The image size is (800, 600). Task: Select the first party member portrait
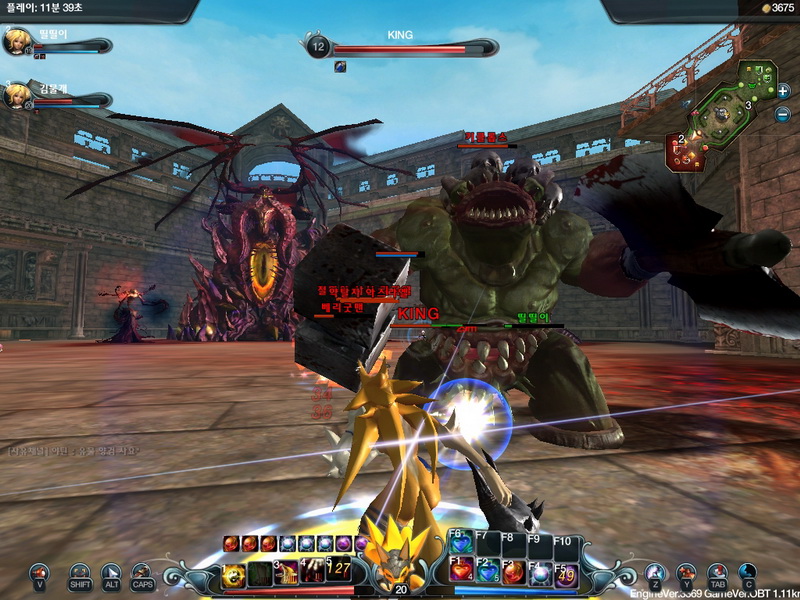17,41
